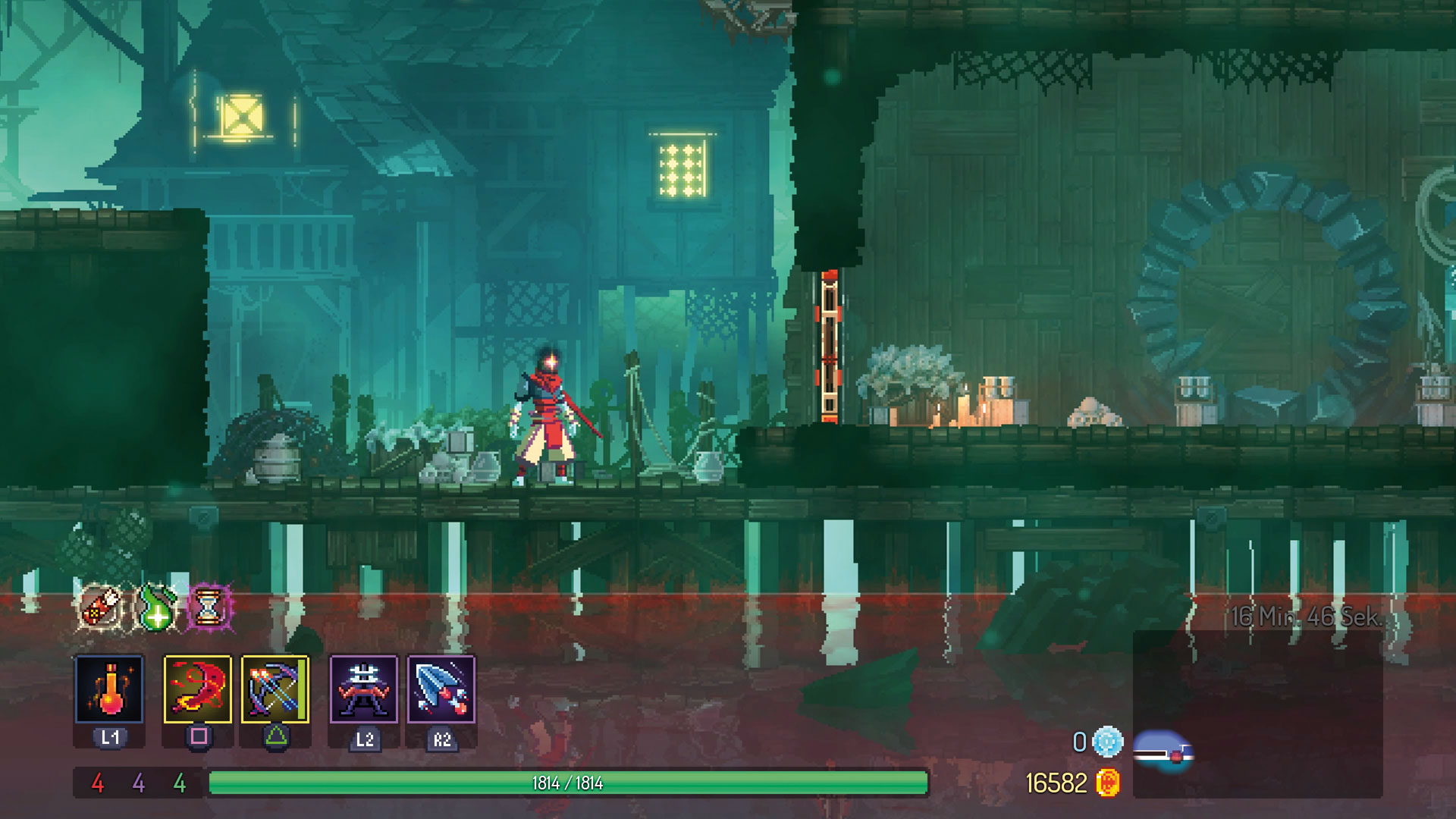This screenshot has height=819, width=1456.
Task: Inspect the green flask mutation icon
Action: point(155,607)
